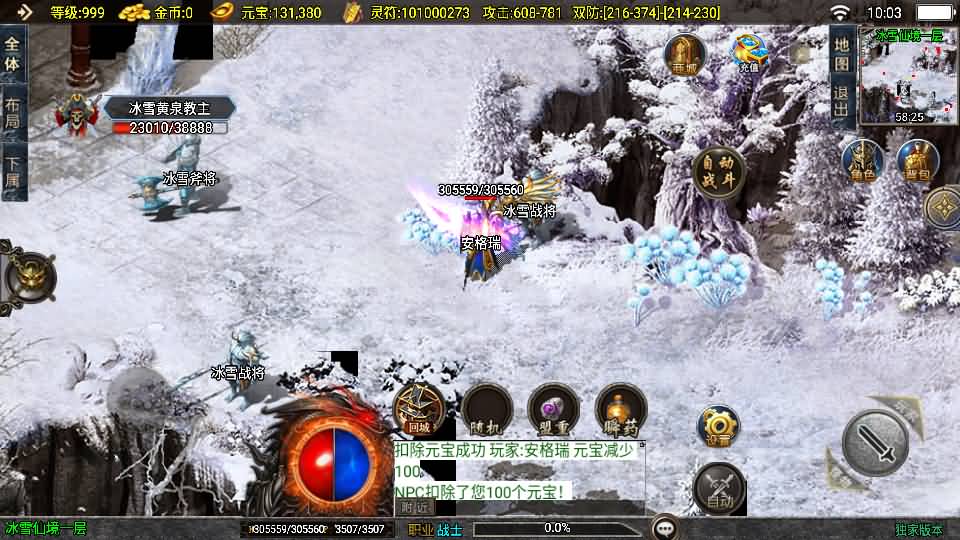
Task: Tap the large sword attack button
Action: [x=875, y=441]
